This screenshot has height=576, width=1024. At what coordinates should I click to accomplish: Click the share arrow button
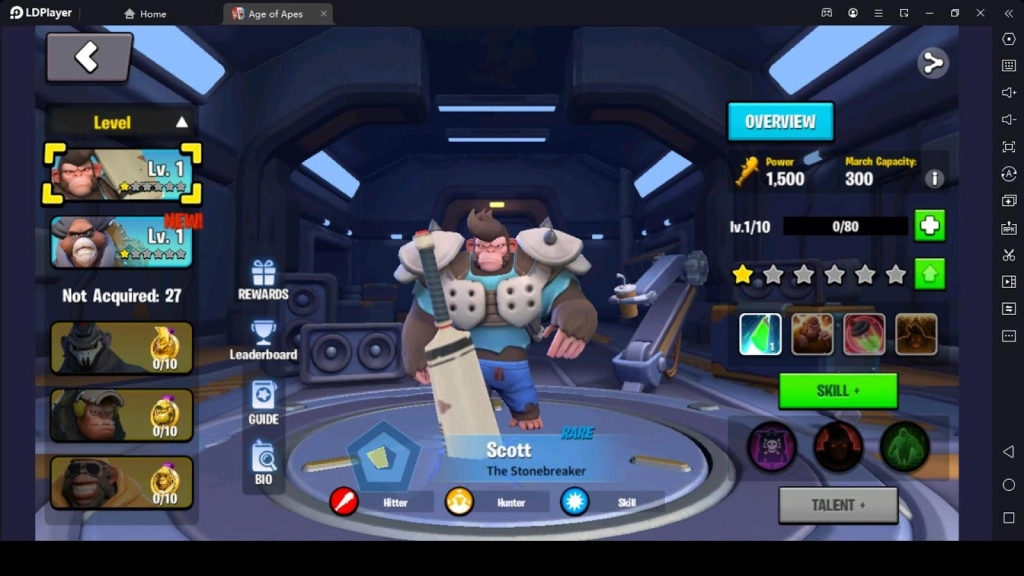[x=932, y=63]
